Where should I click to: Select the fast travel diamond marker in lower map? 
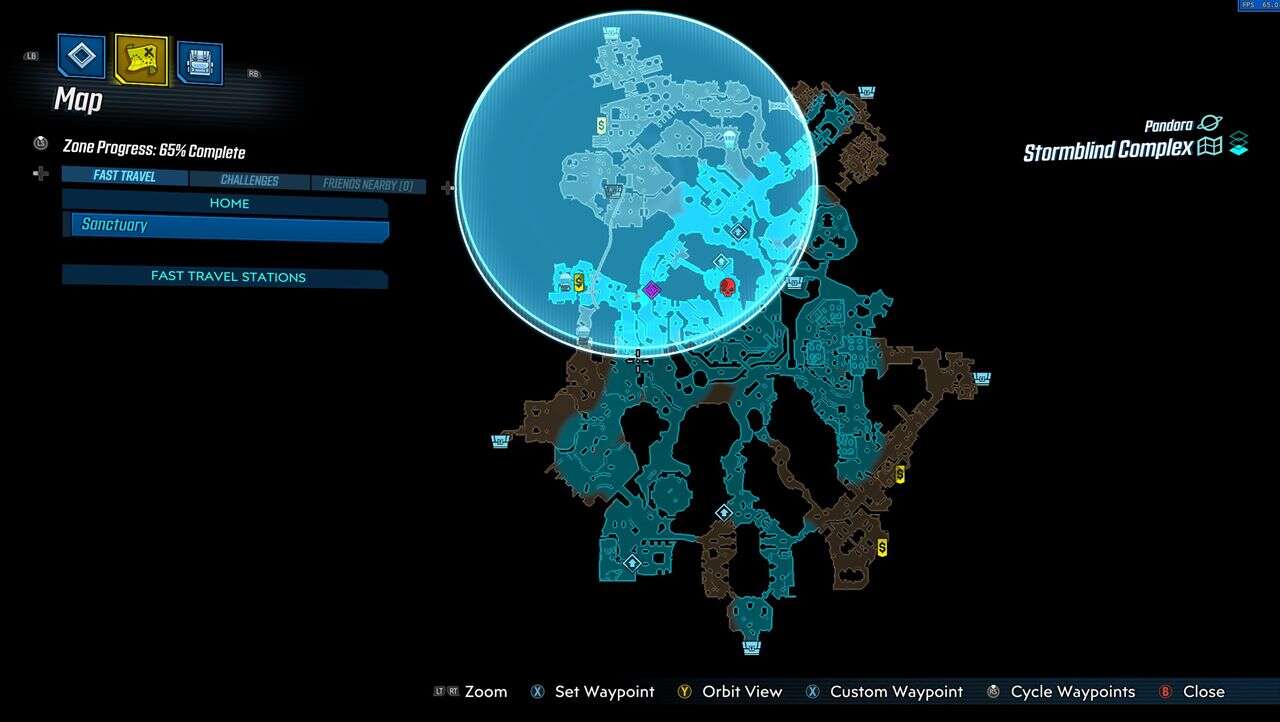coord(724,511)
